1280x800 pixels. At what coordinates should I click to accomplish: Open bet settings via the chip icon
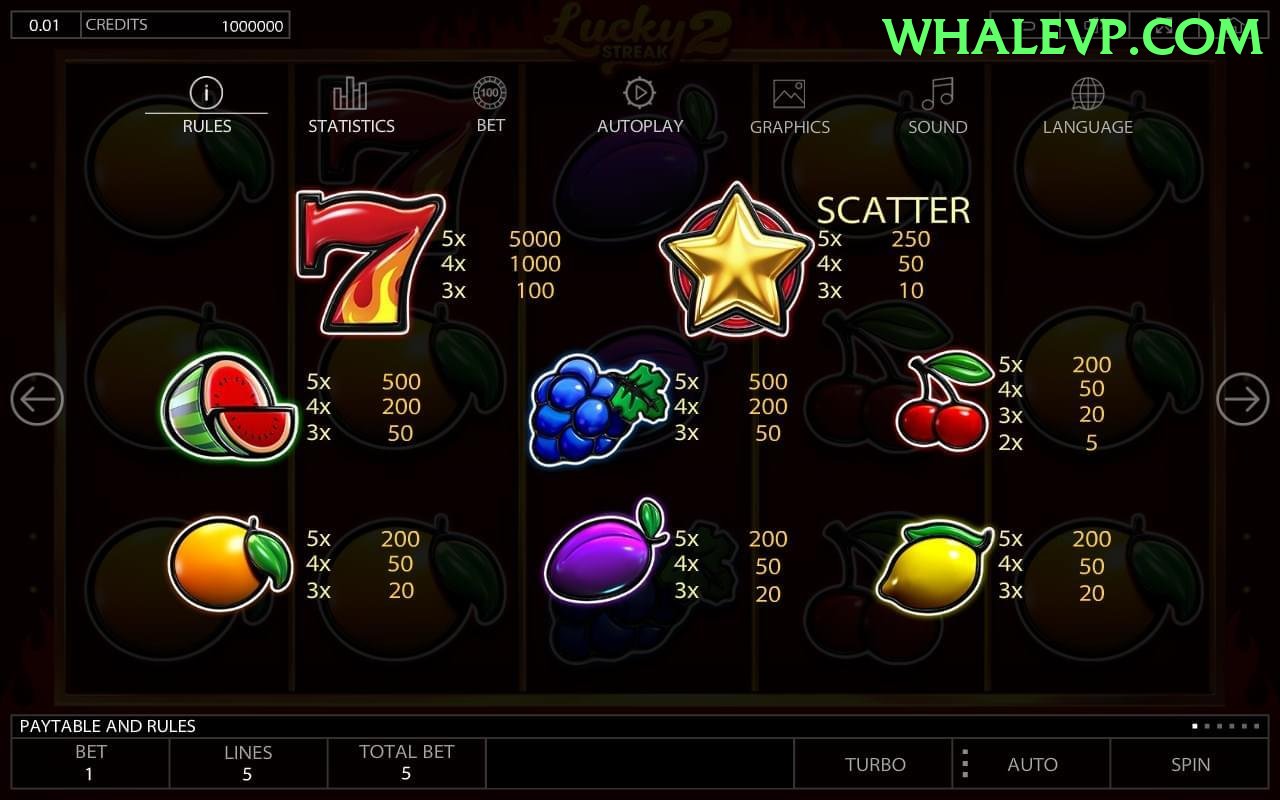click(x=490, y=92)
